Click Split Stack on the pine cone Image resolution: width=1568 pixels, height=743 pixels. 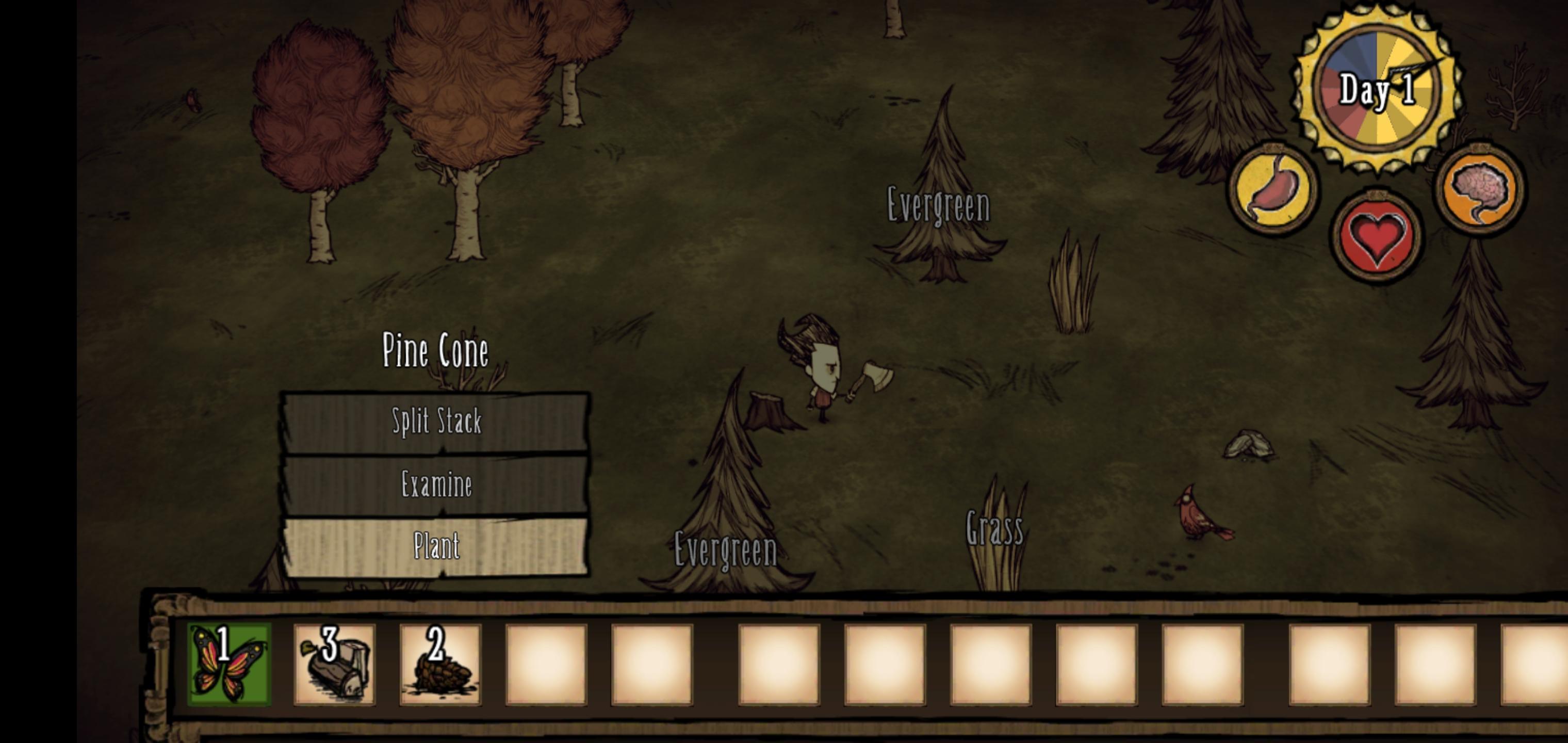tap(437, 422)
